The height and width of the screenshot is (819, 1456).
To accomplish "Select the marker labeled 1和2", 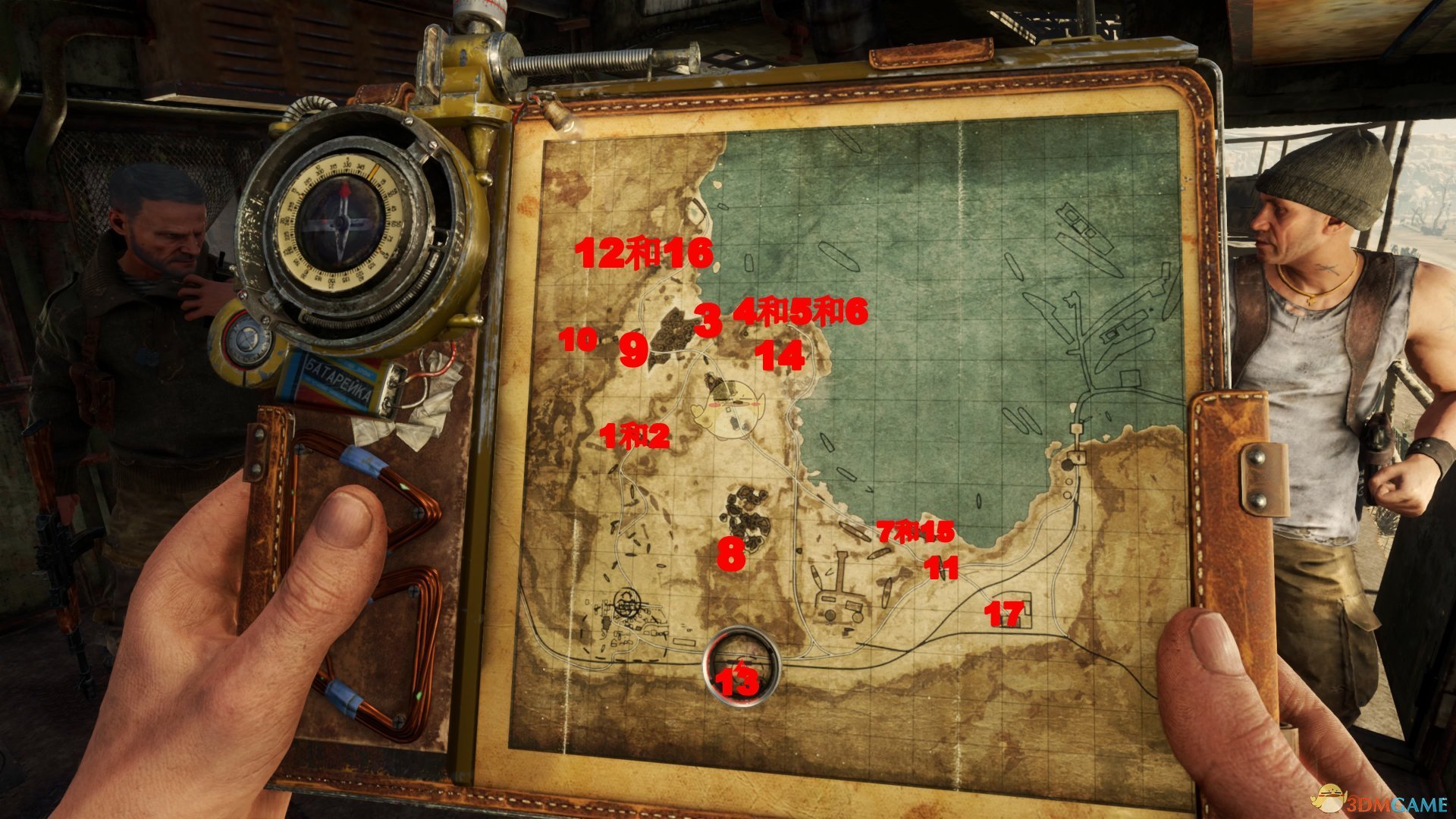I will (634, 436).
